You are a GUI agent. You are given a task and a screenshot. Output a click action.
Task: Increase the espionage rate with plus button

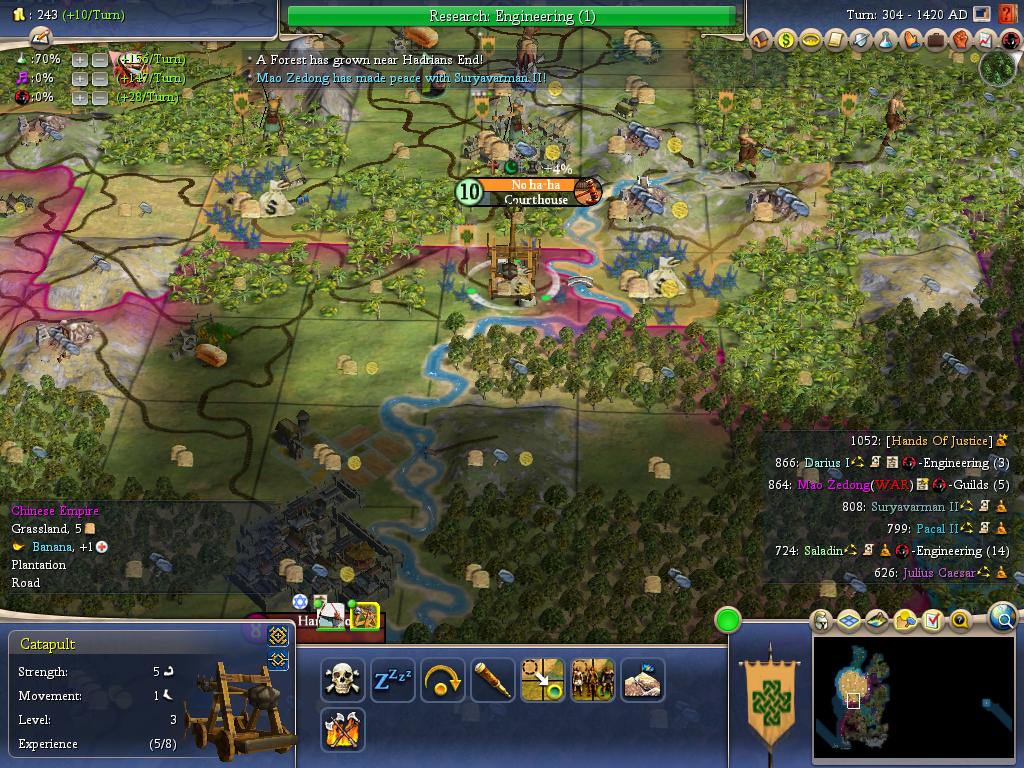80,97
